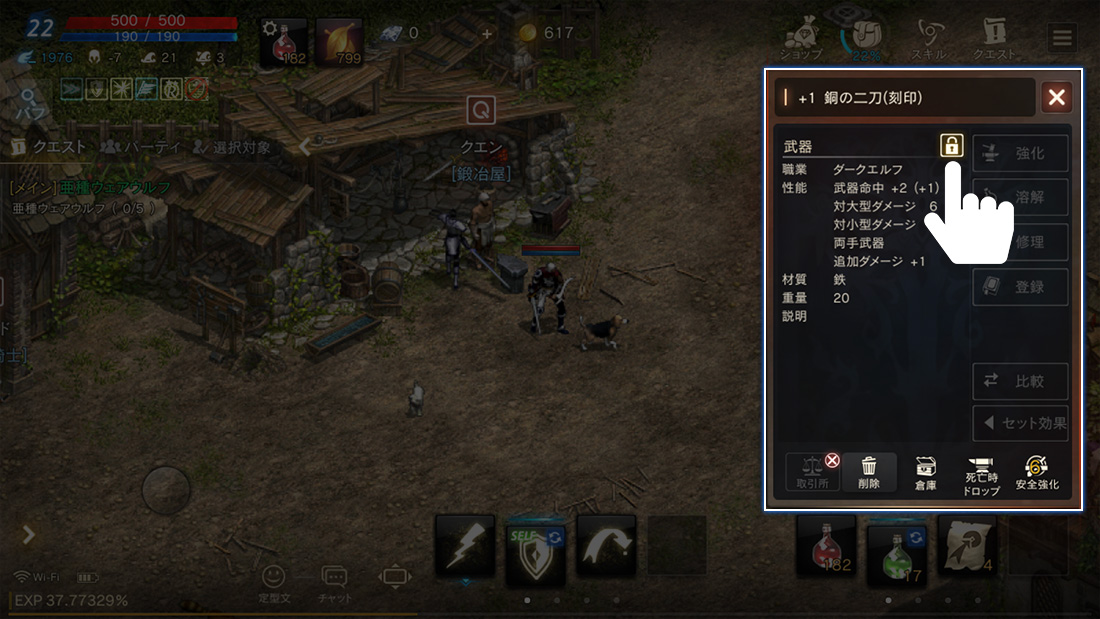
Task: Toggle the 死亡時ドロップ setting
Action: click(x=981, y=473)
